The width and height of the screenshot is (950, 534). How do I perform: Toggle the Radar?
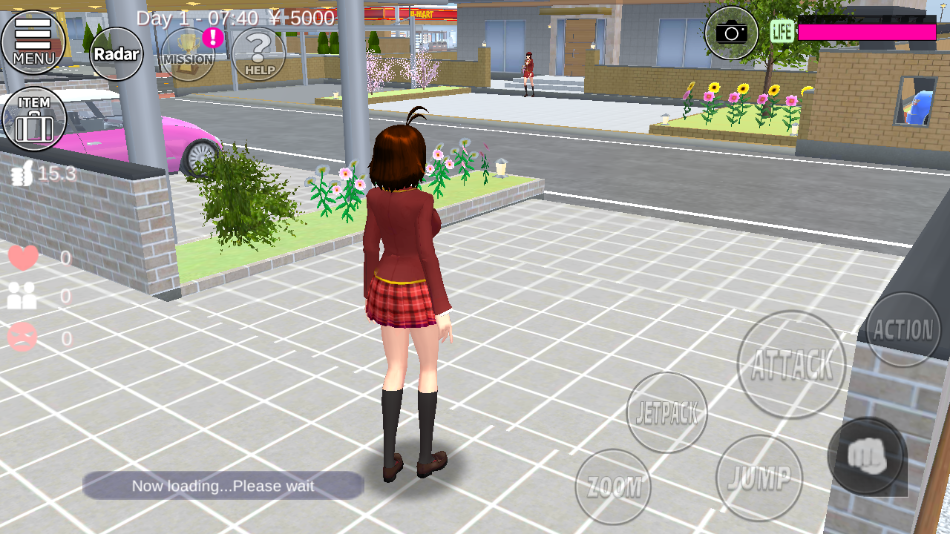(x=117, y=53)
